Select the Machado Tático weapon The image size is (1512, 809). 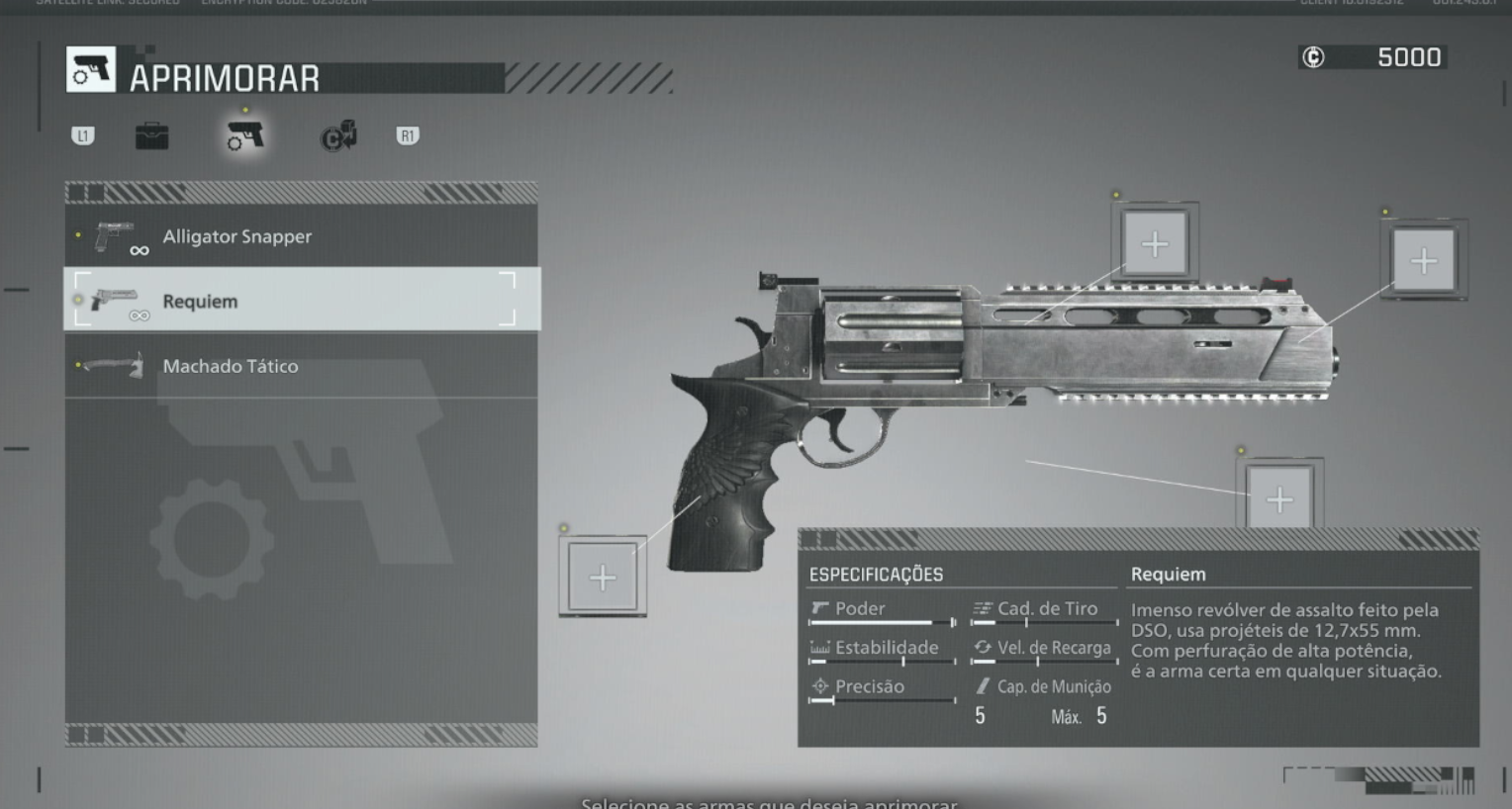pyautogui.click(x=301, y=366)
